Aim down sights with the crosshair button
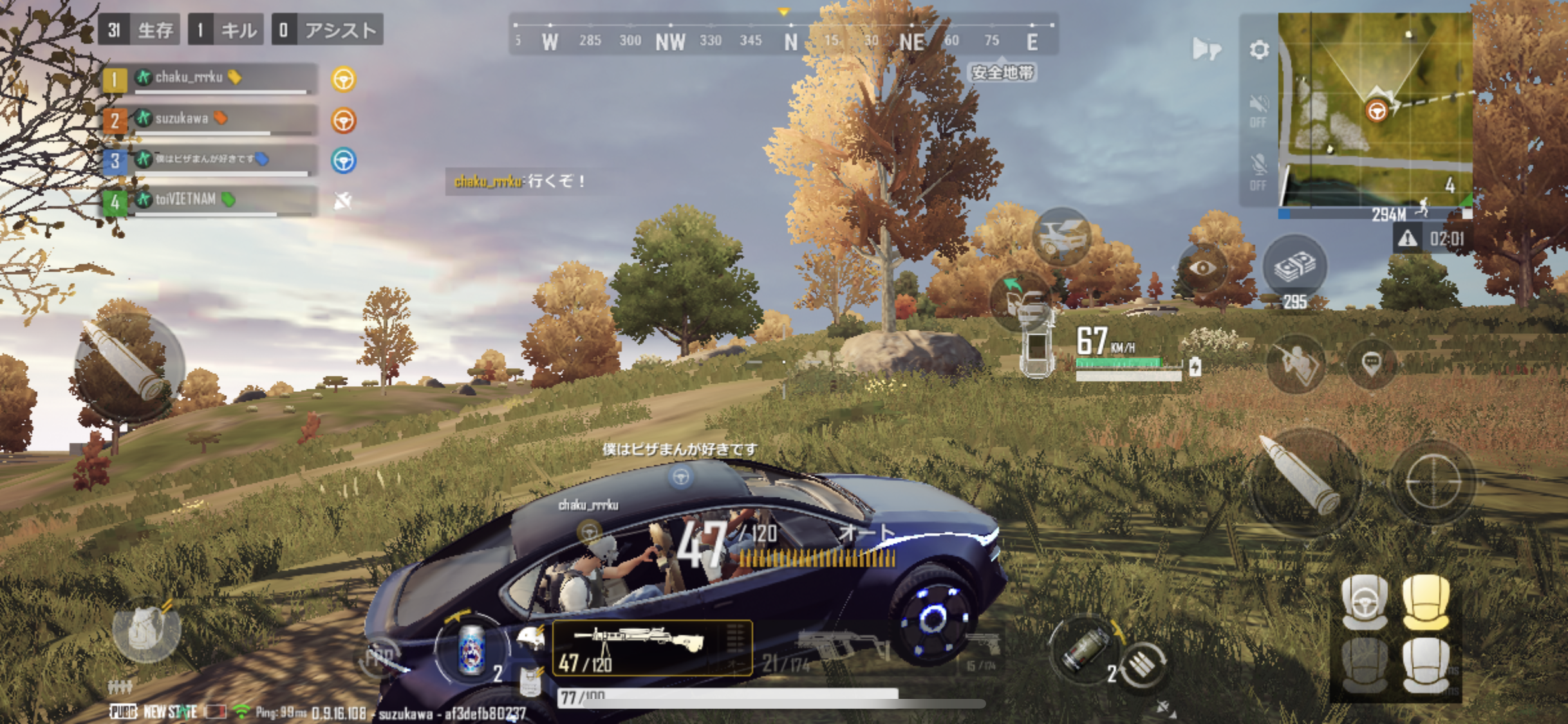The width and height of the screenshot is (1568, 724). [x=1433, y=481]
